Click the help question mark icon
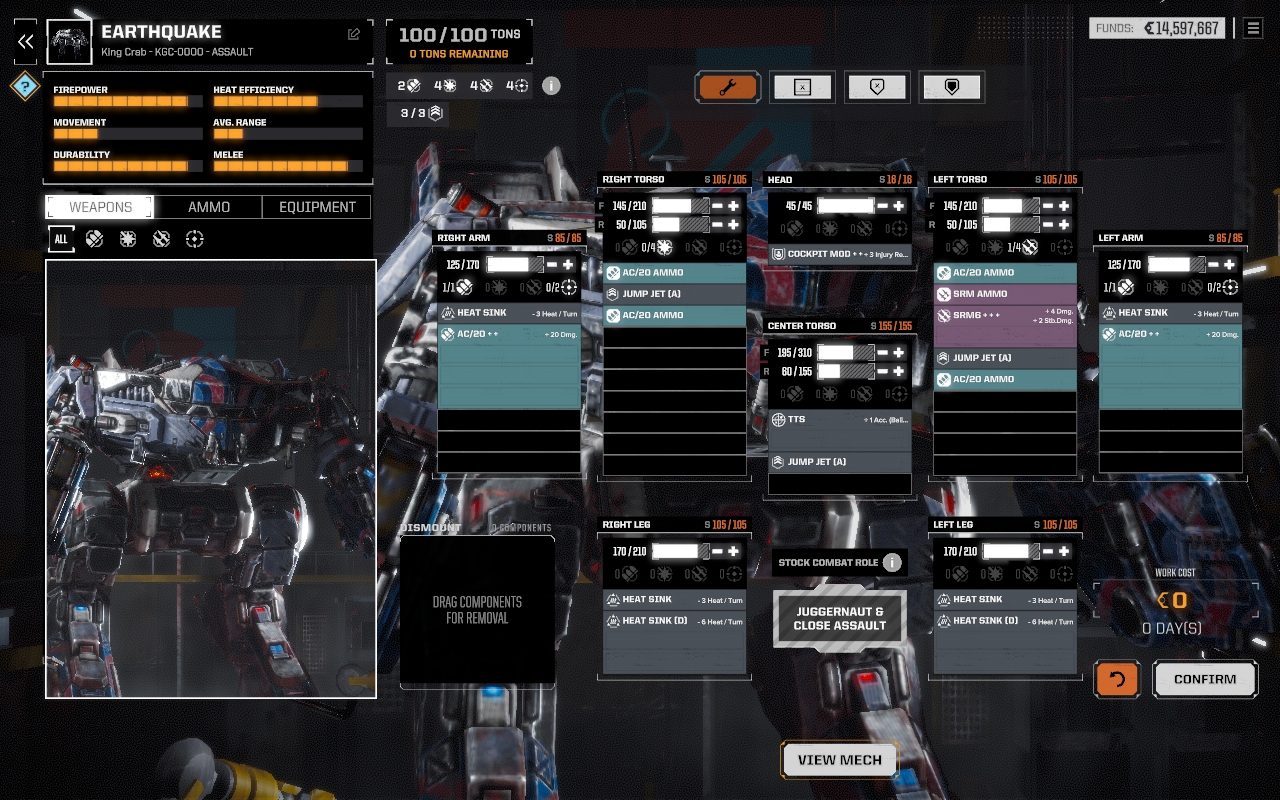This screenshot has height=800, width=1280. click(25, 86)
